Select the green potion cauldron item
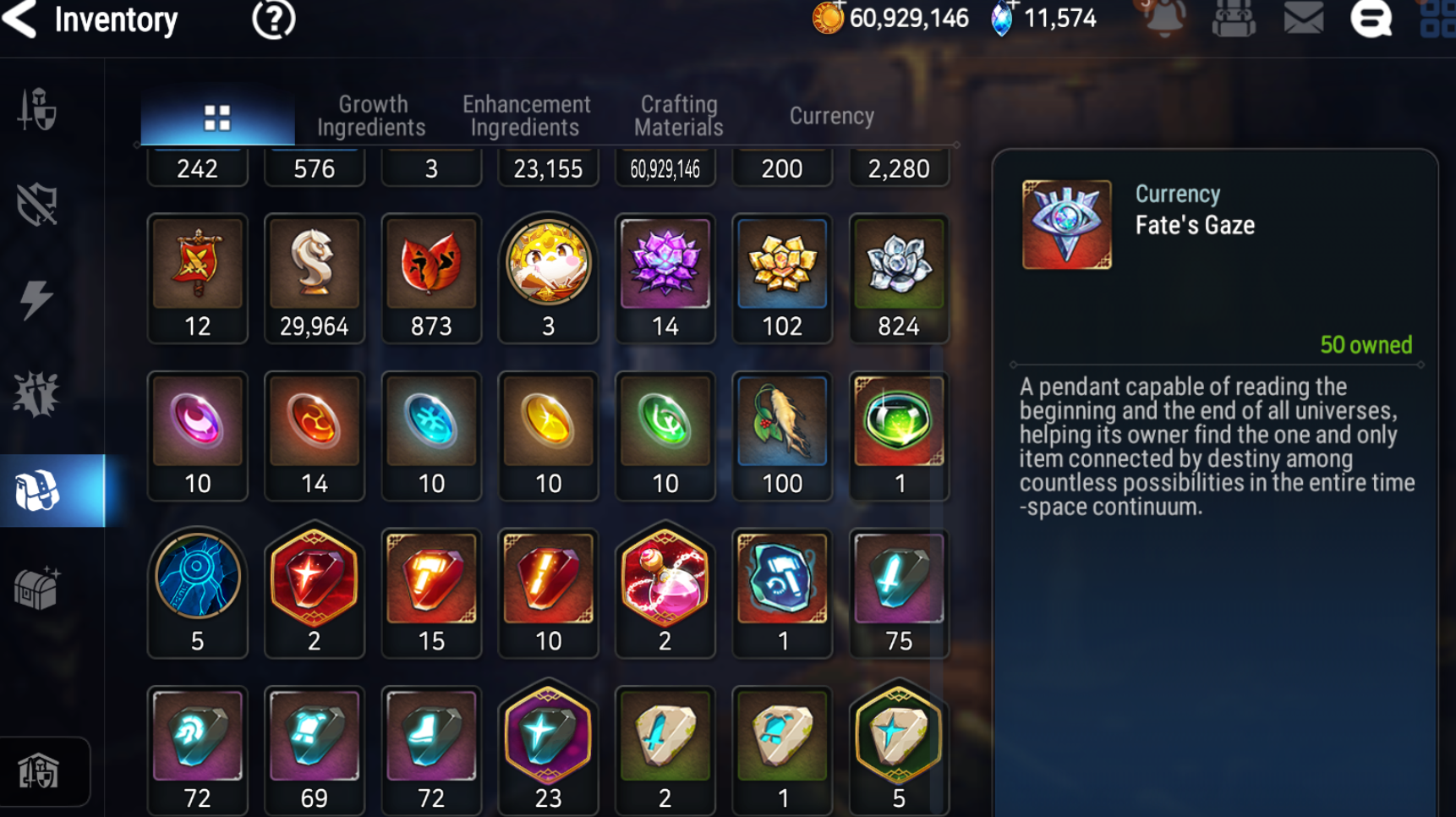This screenshot has height=817, width=1456. tap(899, 420)
